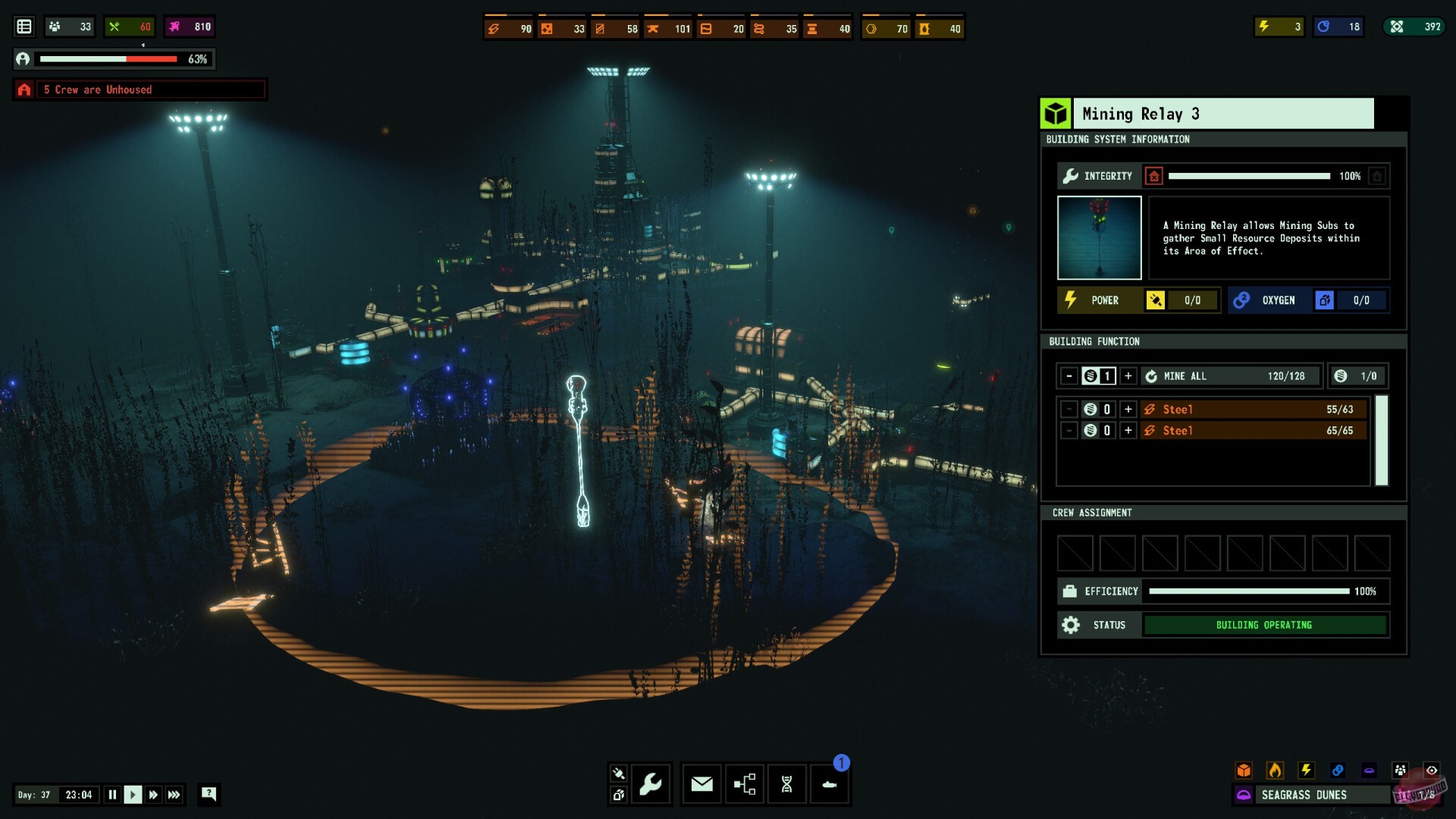Pause the game clock
Image resolution: width=1456 pixels, height=819 pixels.
[x=111, y=794]
